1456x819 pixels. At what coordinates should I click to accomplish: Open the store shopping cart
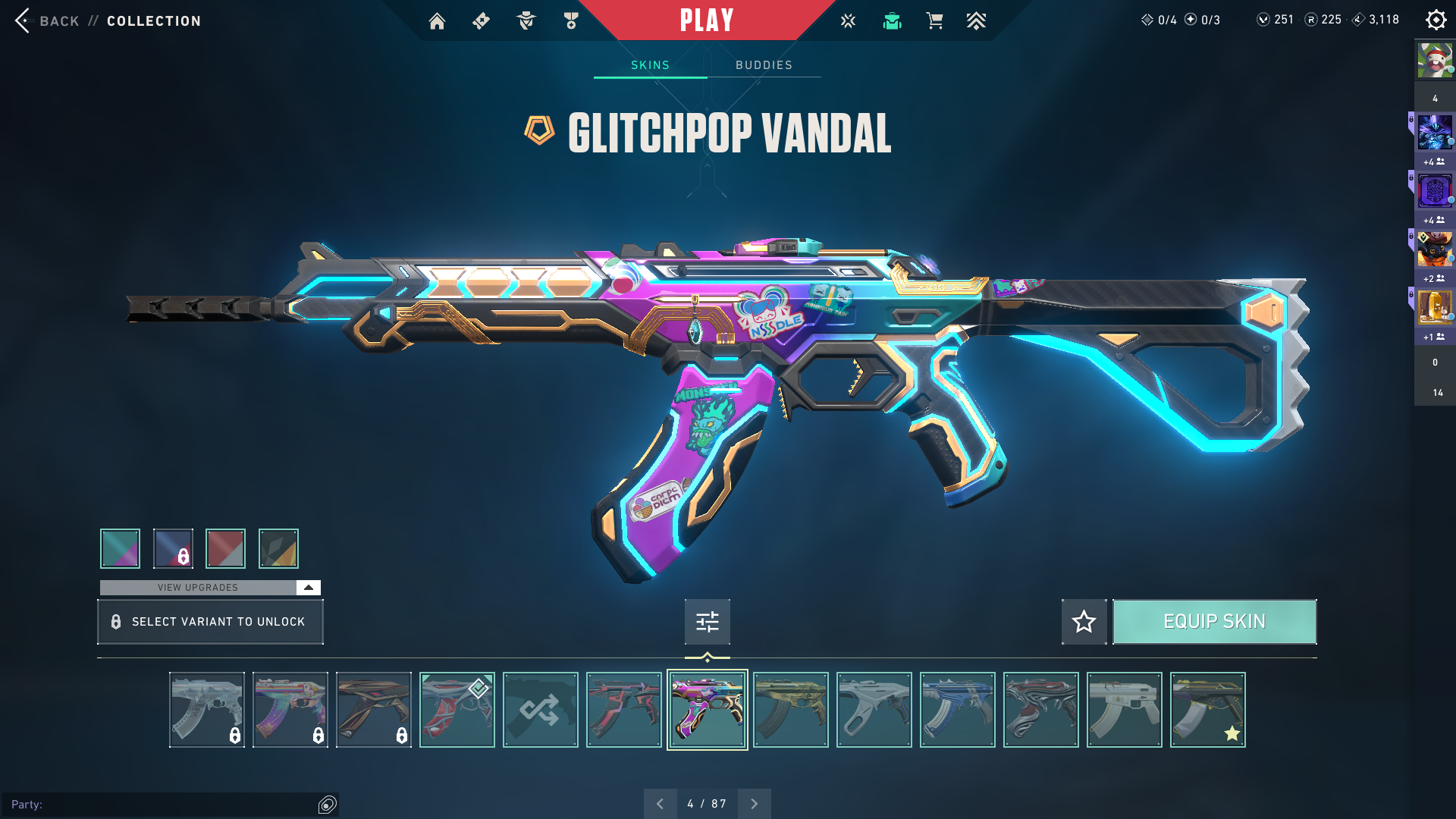tap(934, 21)
